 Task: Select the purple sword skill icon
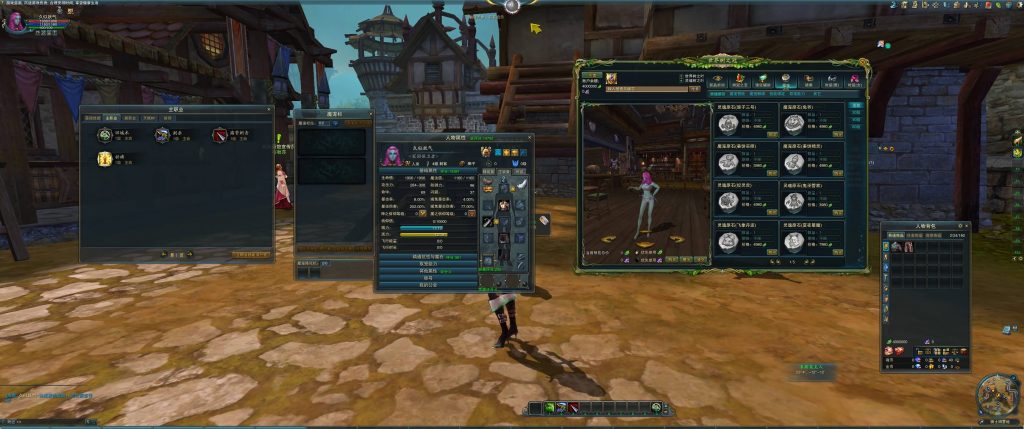[162, 134]
